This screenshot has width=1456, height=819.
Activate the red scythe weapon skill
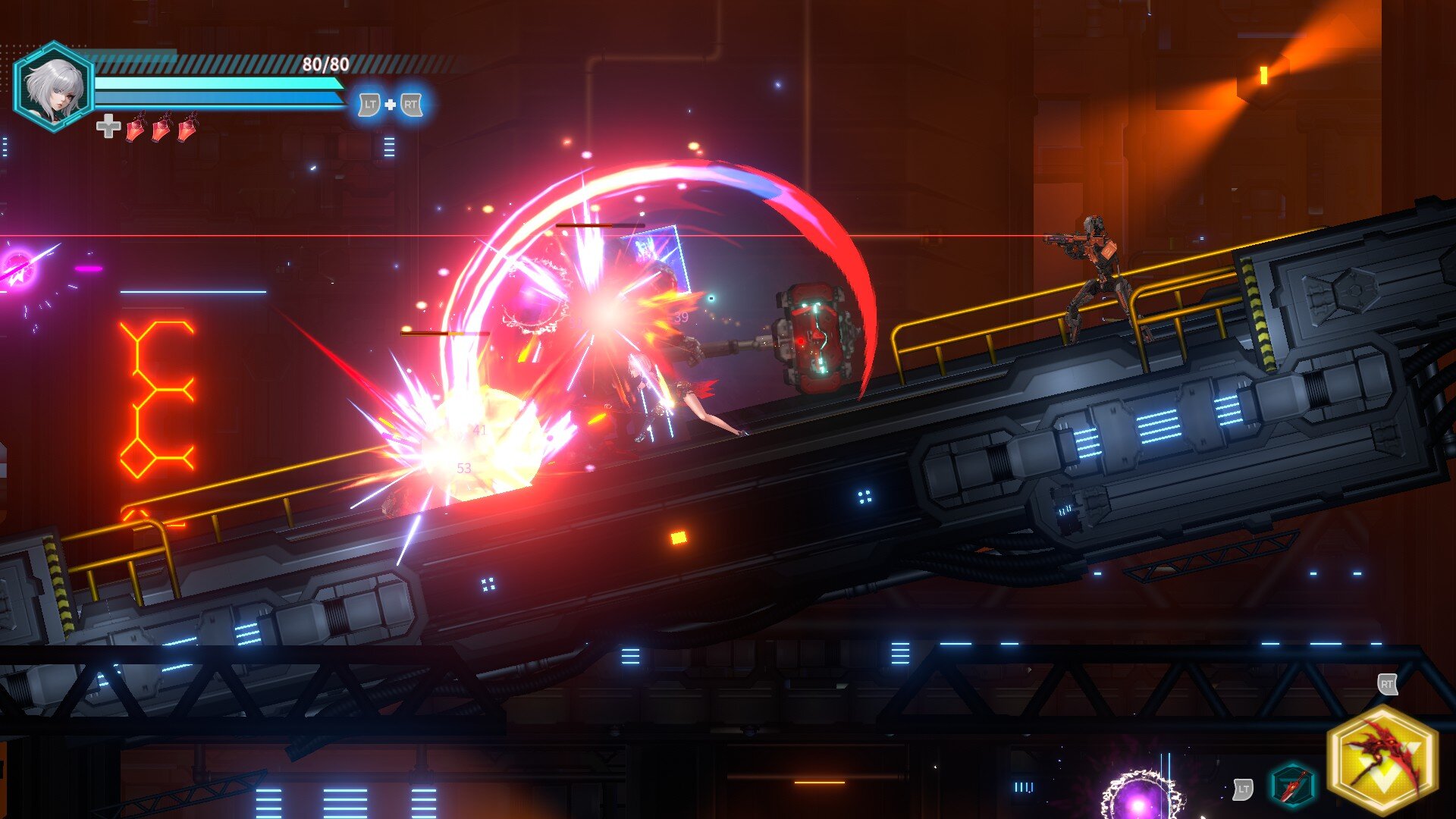[x=1383, y=759]
